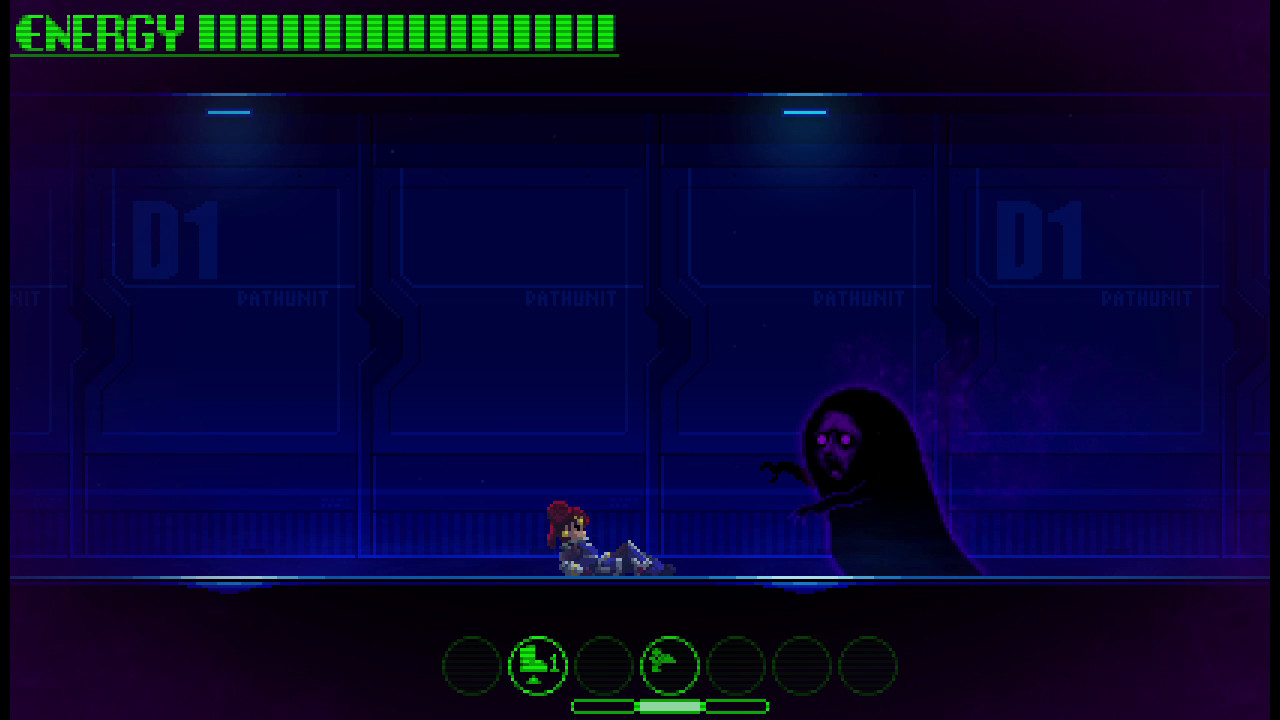Screen dimensions: 1280x720
Task: Click the first empty inventory circle
Action: [470, 663]
